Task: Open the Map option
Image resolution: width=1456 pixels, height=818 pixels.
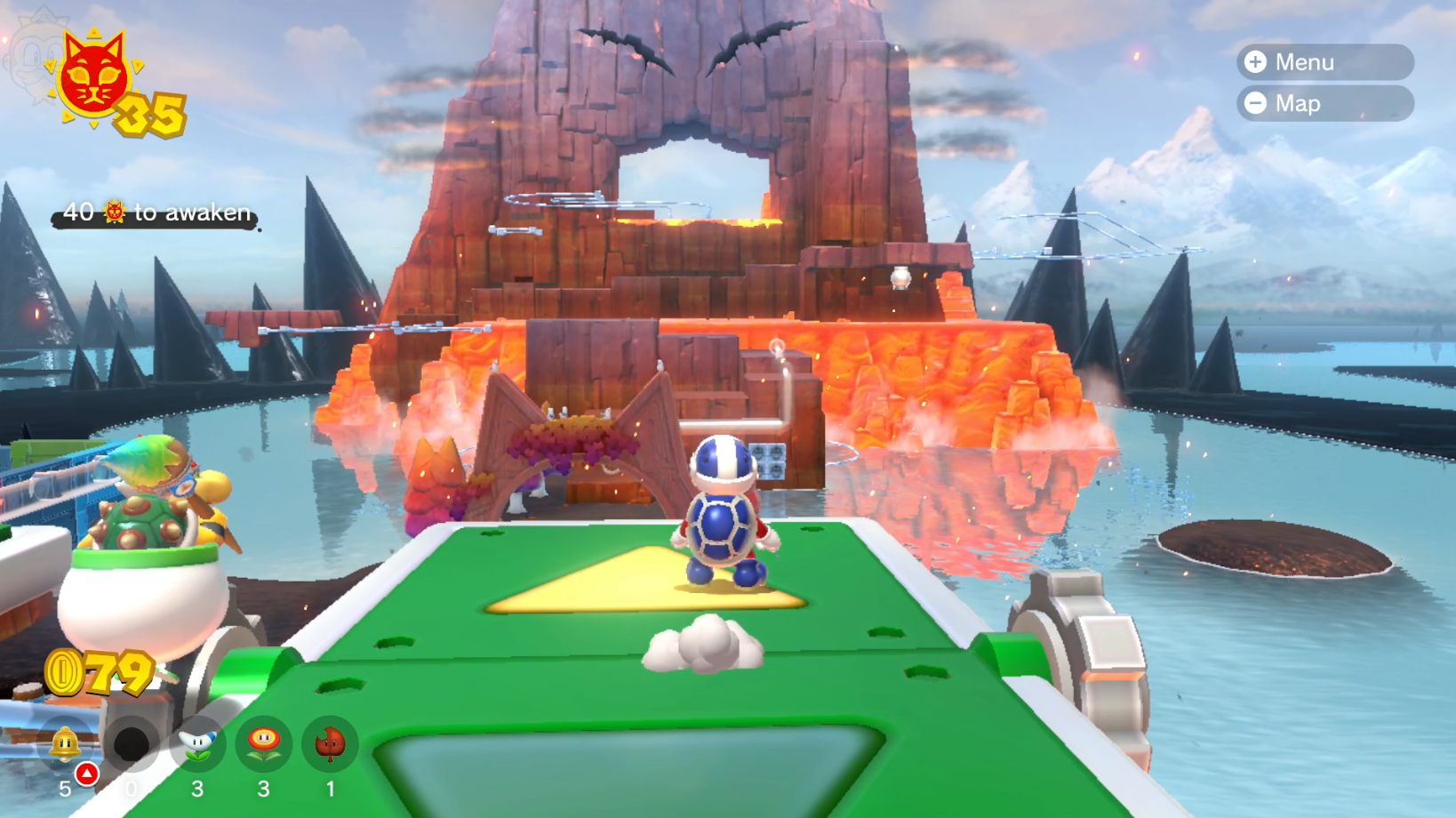Action: [x=1298, y=103]
